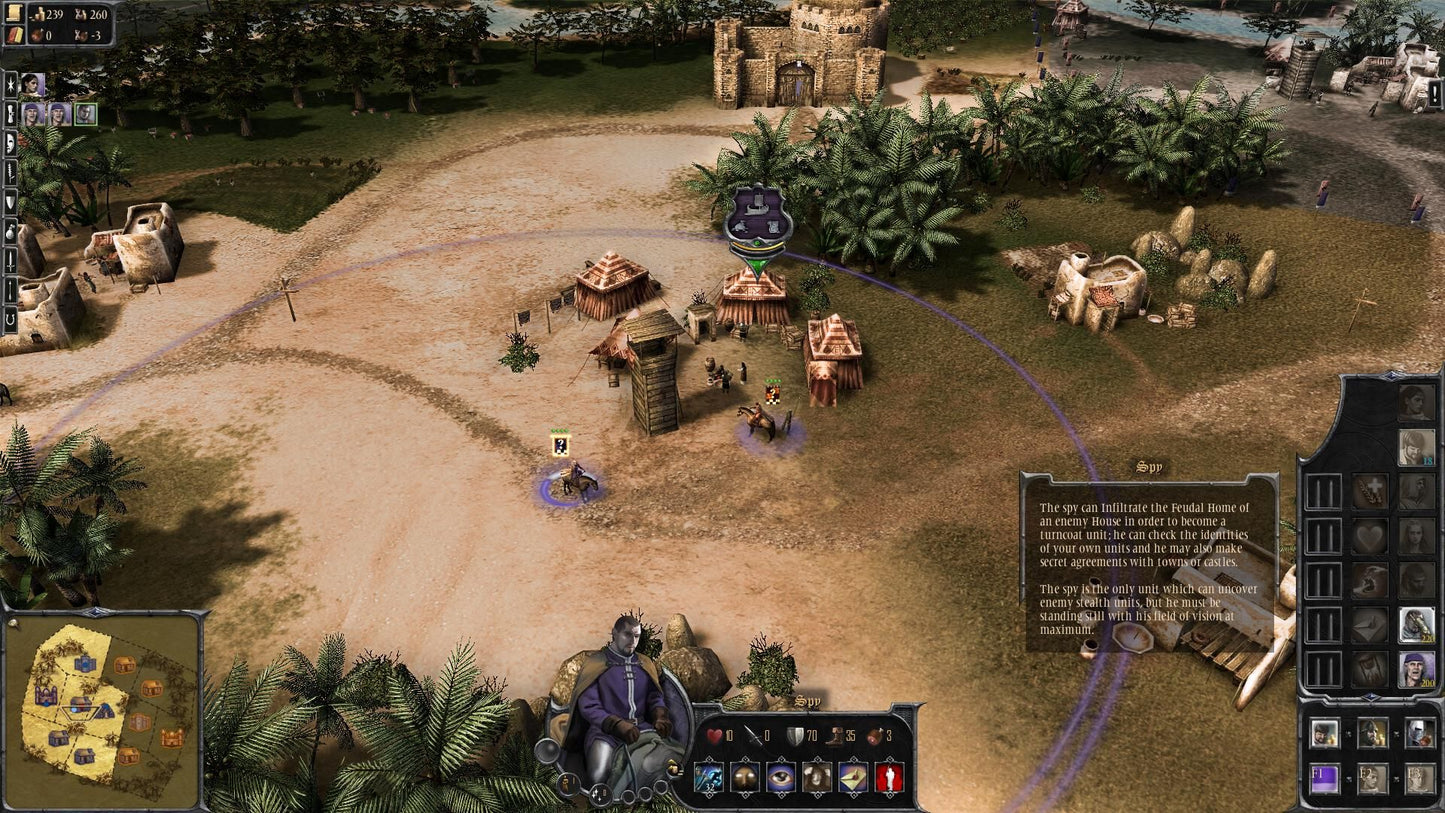Recruit the purple-capped unit costing 200

click(1415, 668)
